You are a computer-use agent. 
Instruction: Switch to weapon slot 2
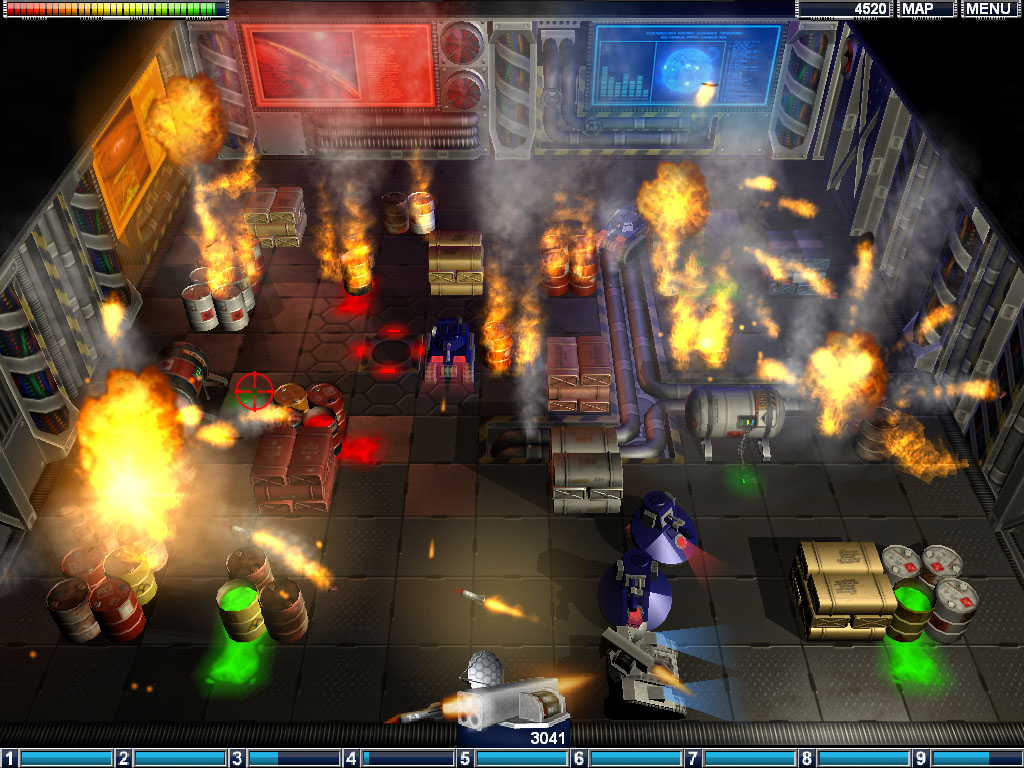pos(171,759)
